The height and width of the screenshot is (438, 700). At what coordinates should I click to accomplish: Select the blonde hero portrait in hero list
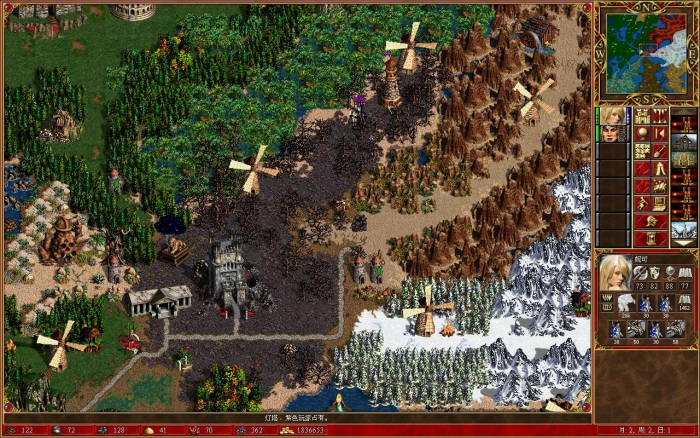pyautogui.click(x=611, y=115)
